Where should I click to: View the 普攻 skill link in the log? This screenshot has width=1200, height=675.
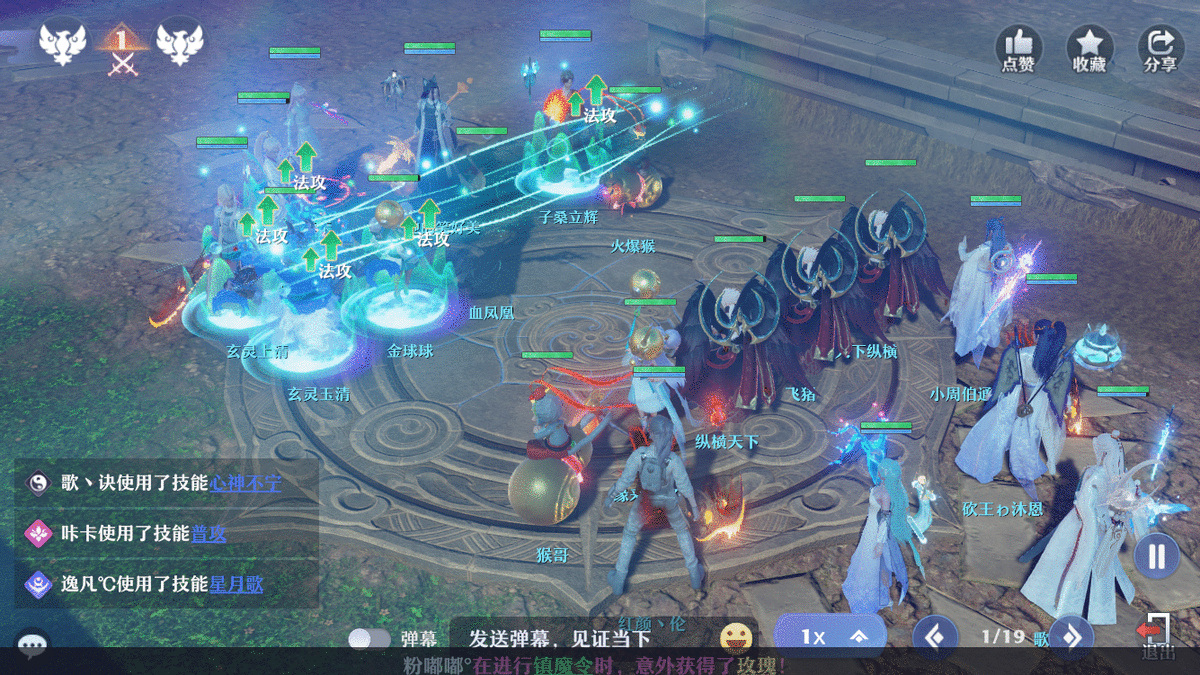[x=209, y=534]
